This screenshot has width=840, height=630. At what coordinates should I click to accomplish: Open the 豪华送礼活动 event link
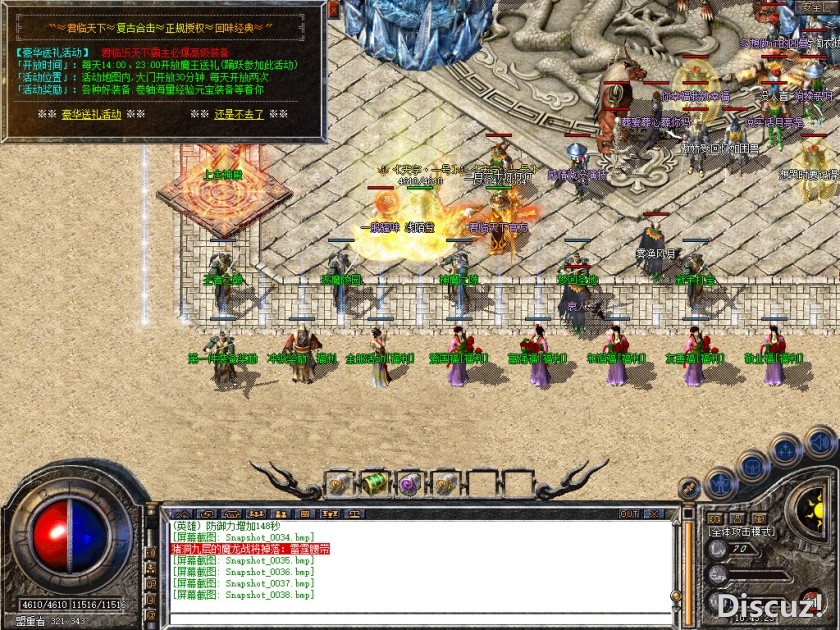point(91,114)
